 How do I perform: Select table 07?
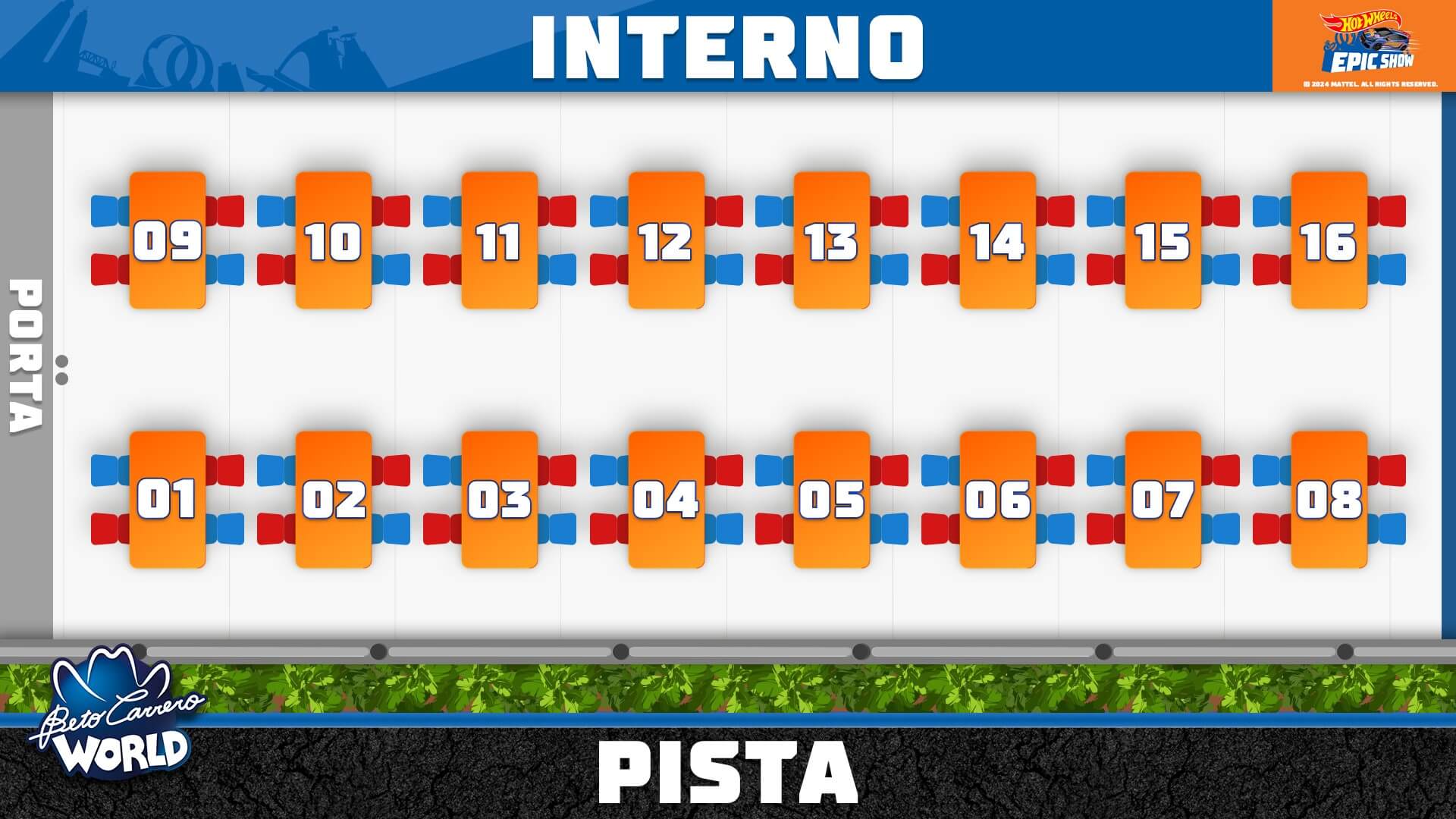[1163, 500]
